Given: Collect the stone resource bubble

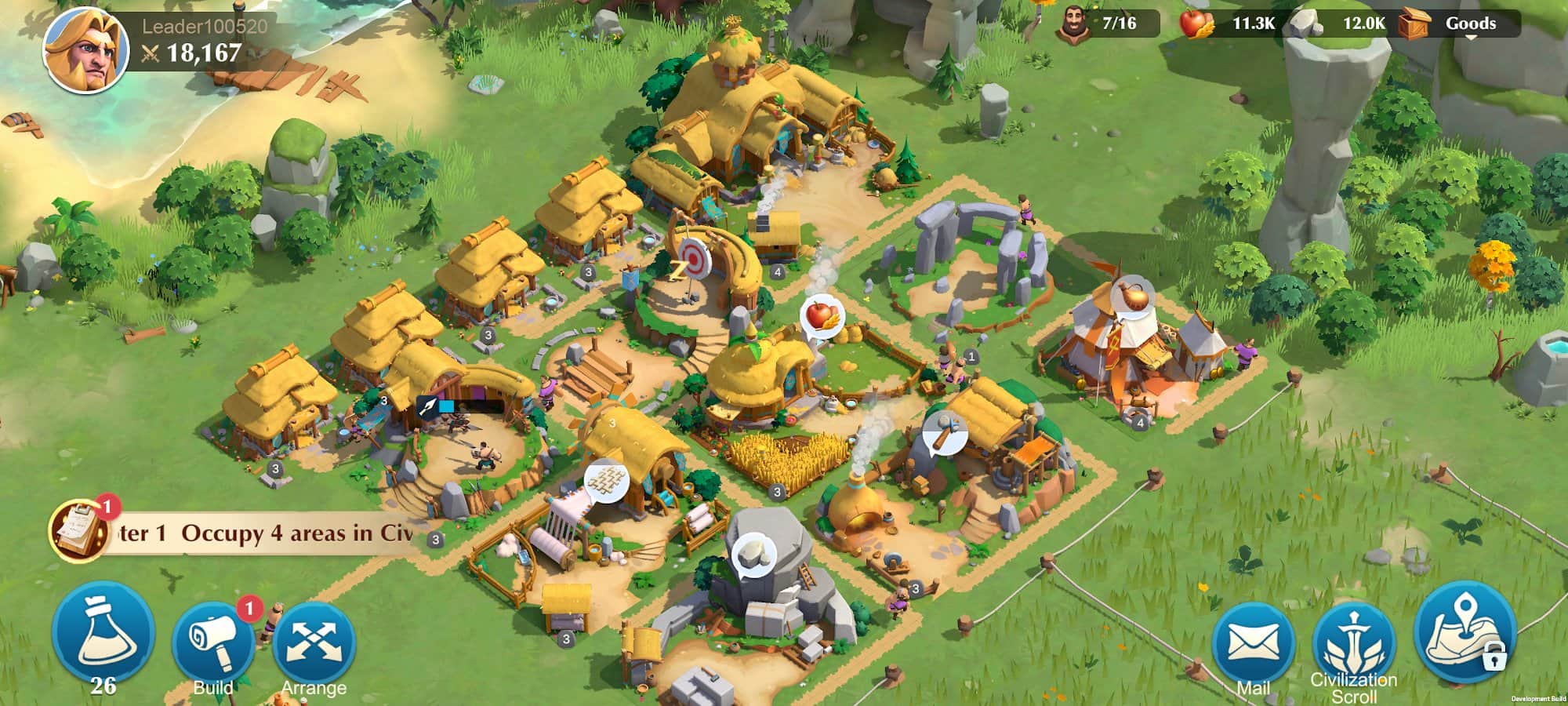Looking at the screenshot, I should [x=753, y=554].
